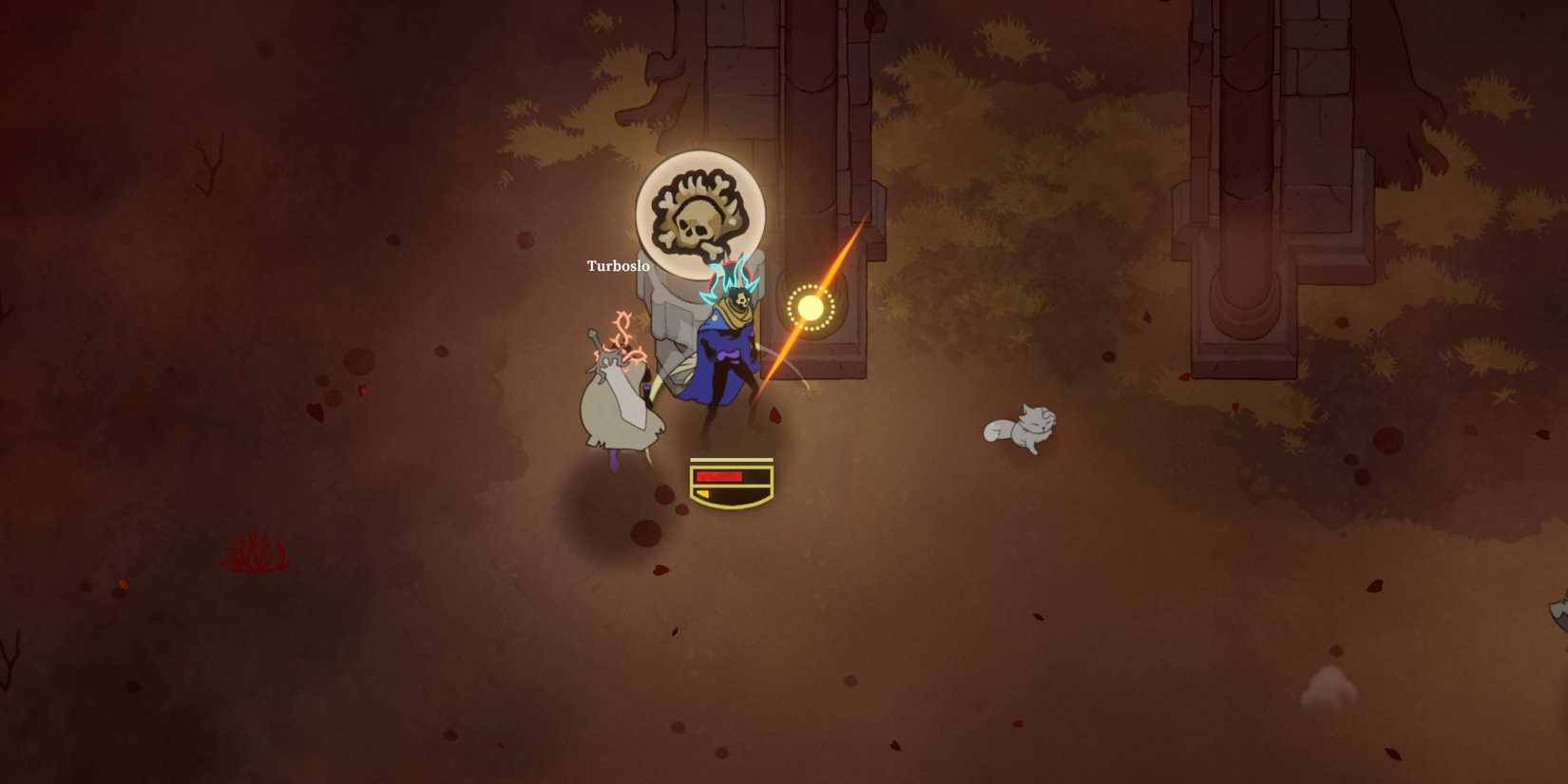The width and height of the screenshot is (1568, 784).
Task: Click the dotted ring around the orb
Action: tap(789, 307)
